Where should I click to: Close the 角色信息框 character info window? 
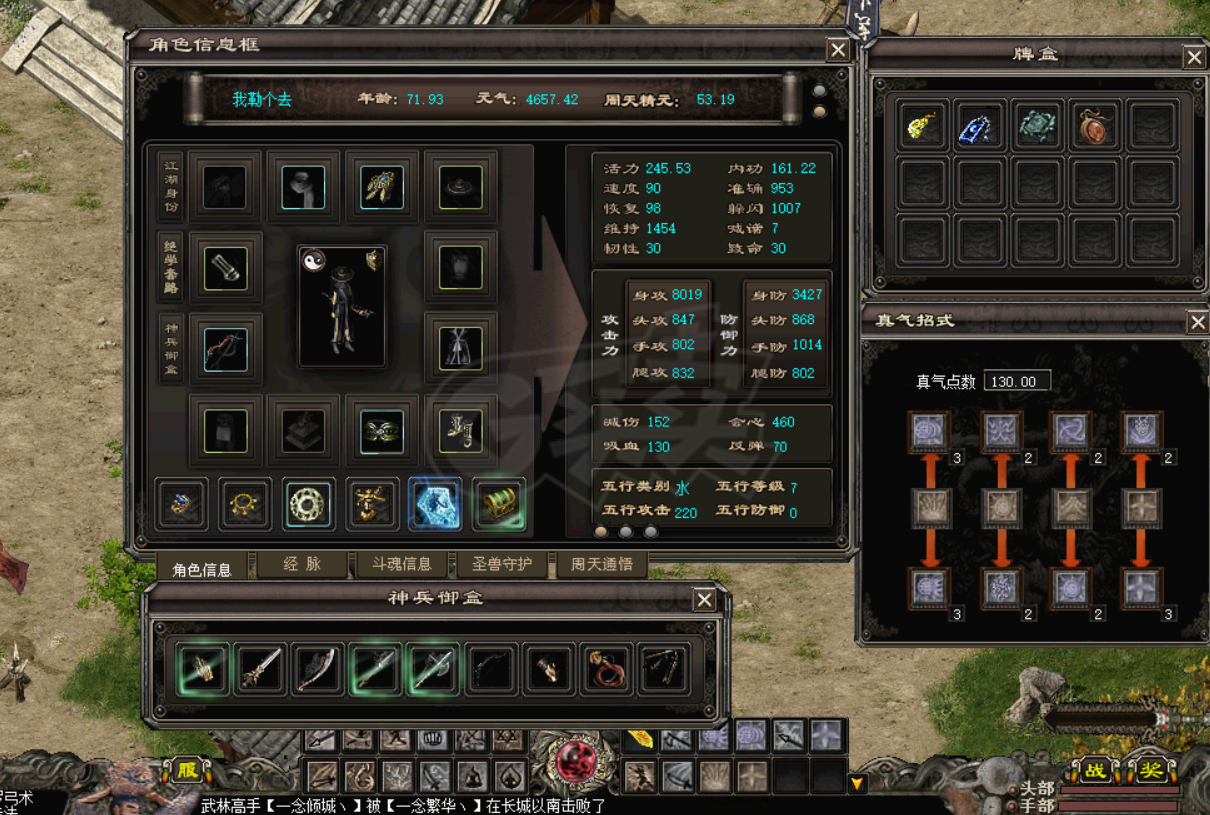(x=838, y=50)
